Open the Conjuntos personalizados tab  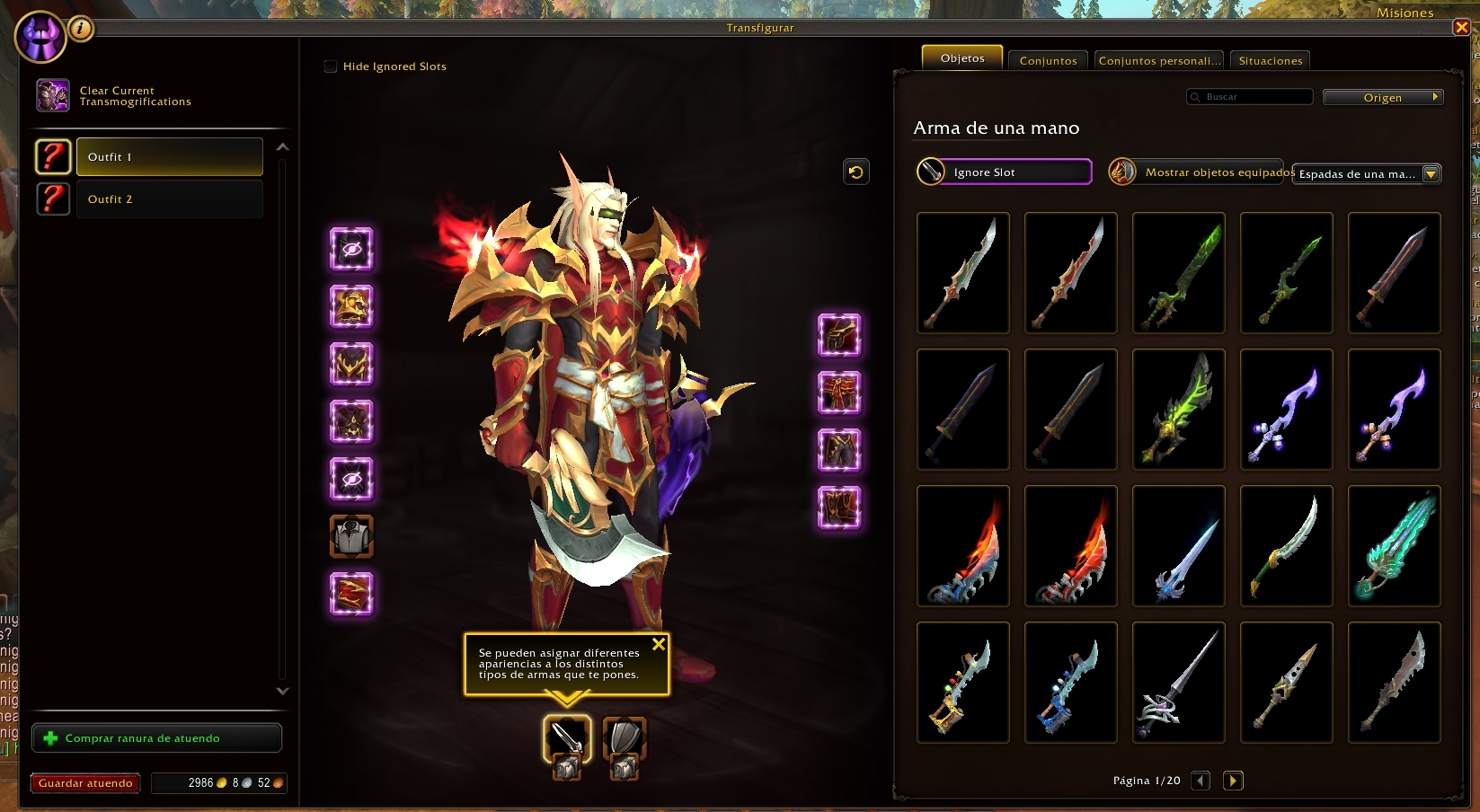(1159, 60)
